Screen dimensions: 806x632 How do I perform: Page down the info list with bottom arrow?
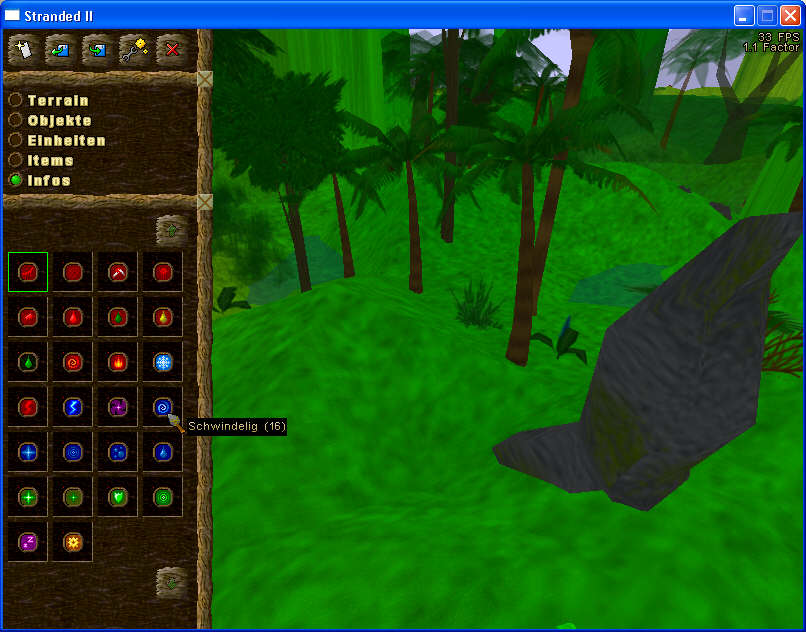(172, 581)
